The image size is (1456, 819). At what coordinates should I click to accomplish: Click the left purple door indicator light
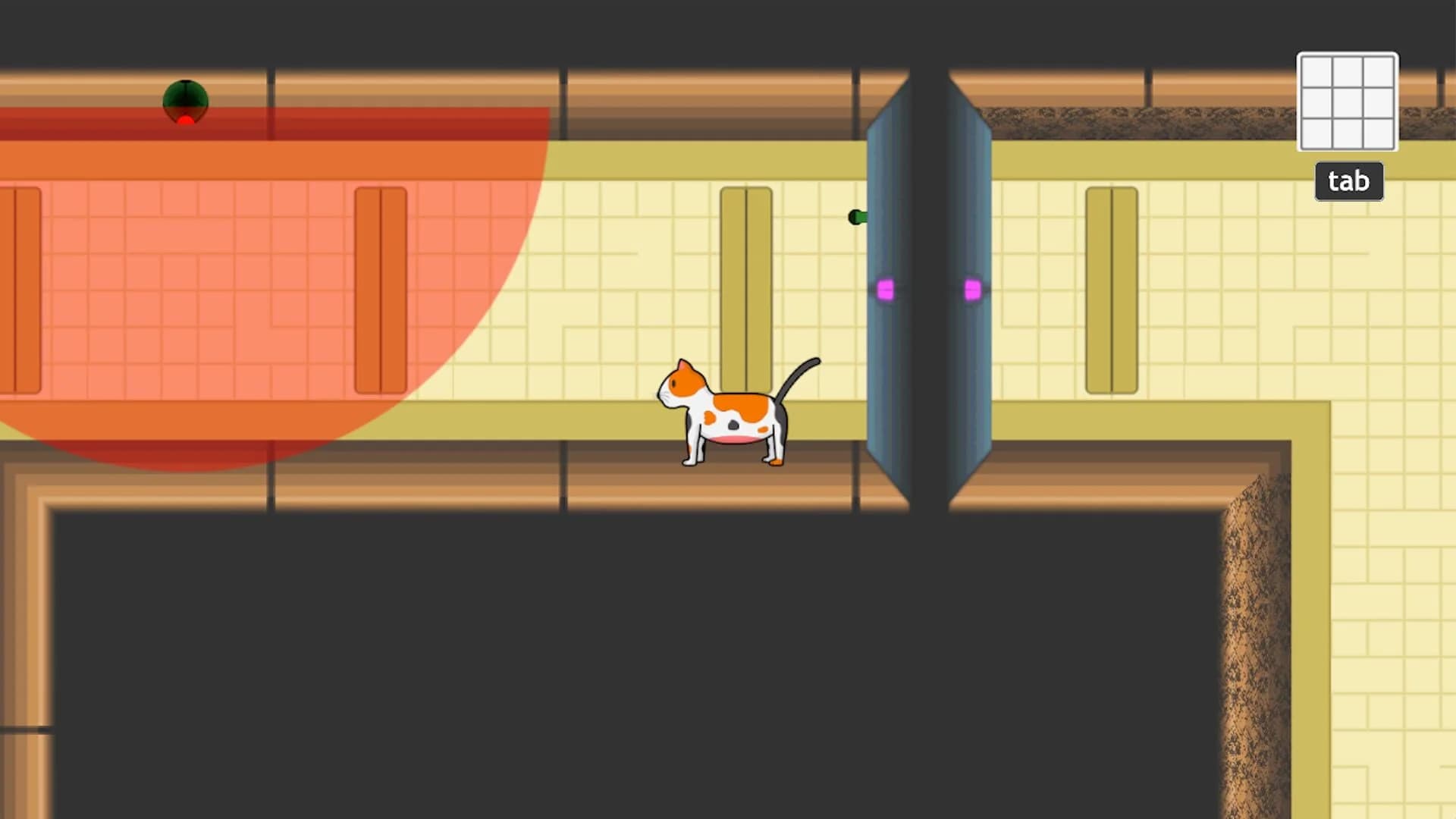(x=885, y=288)
